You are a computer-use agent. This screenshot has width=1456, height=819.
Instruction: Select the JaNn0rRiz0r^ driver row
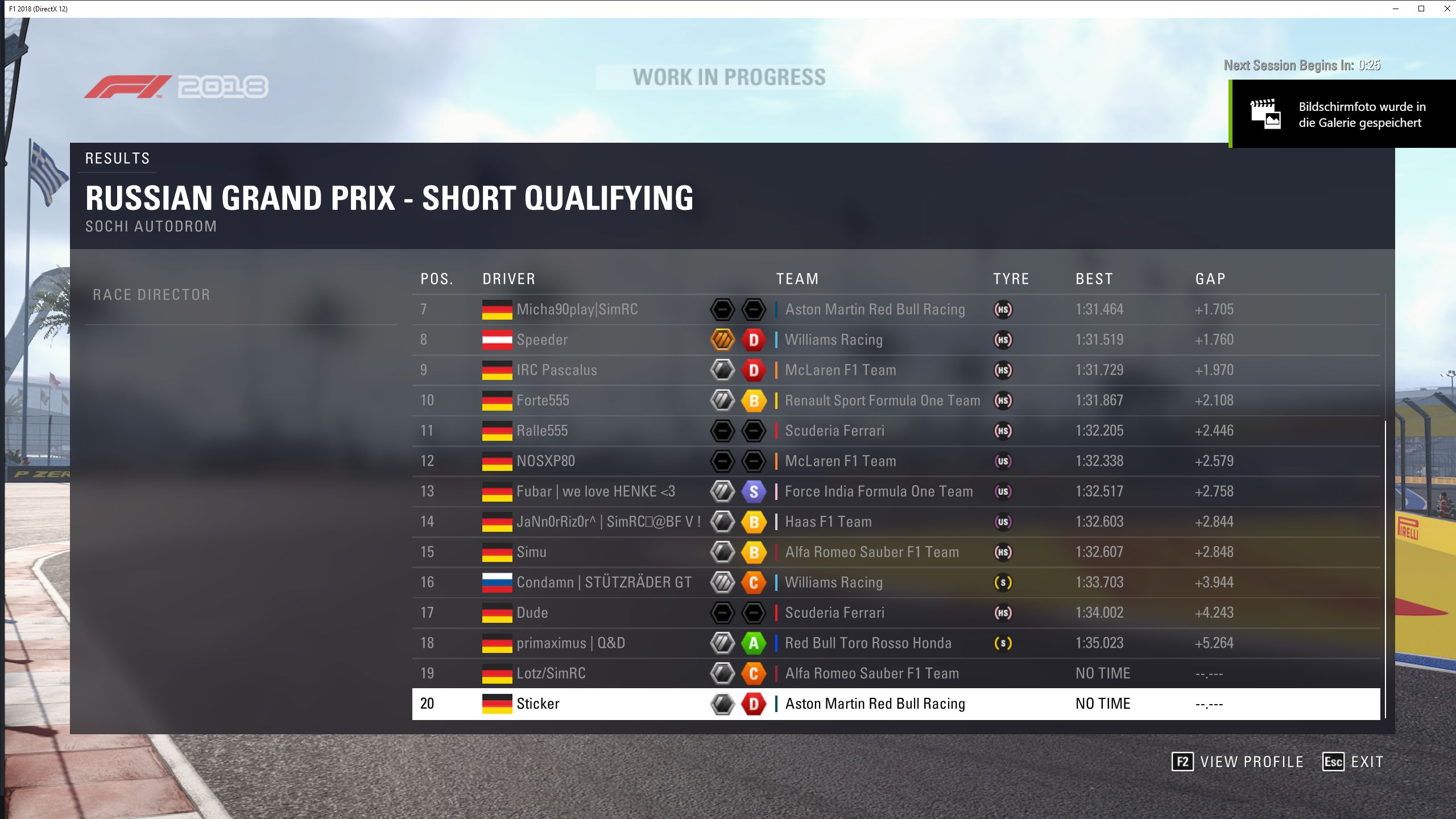(x=608, y=522)
